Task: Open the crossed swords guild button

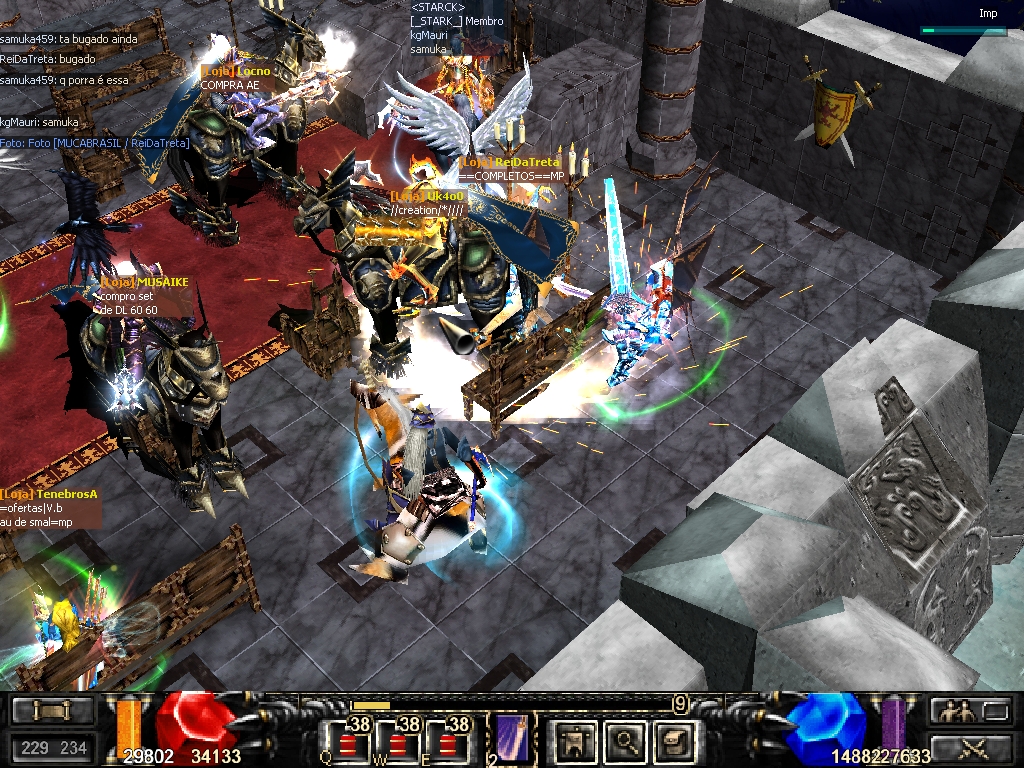Action: click(969, 746)
